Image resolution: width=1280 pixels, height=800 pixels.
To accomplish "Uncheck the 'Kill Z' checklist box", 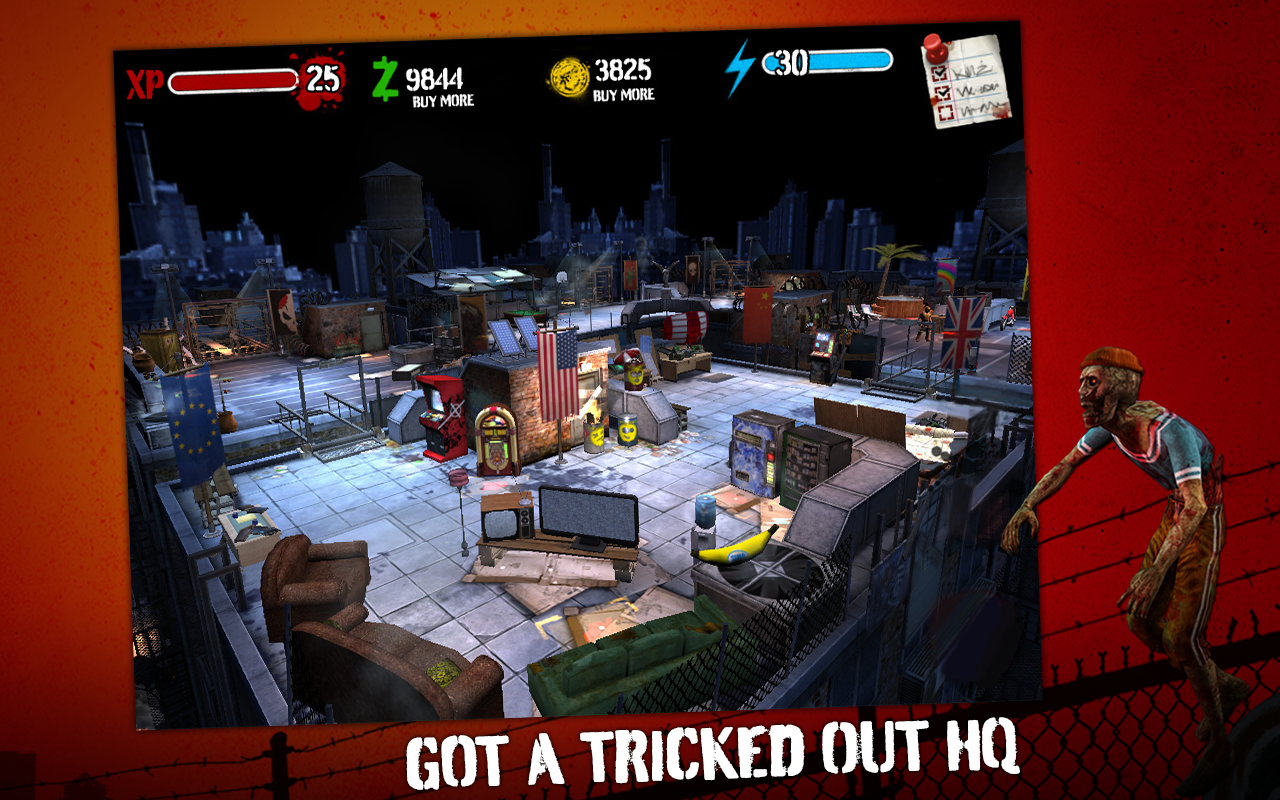I will pyautogui.click(x=940, y=73).
